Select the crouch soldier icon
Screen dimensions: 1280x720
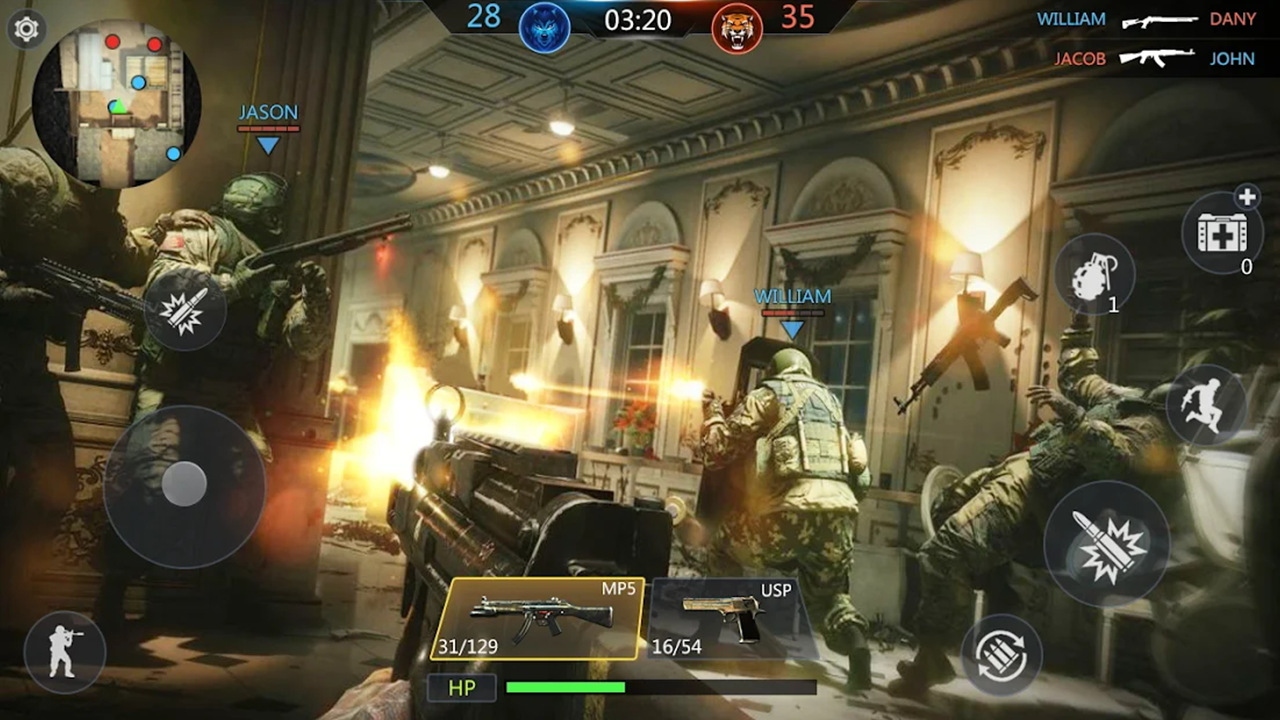coord(64,651)
